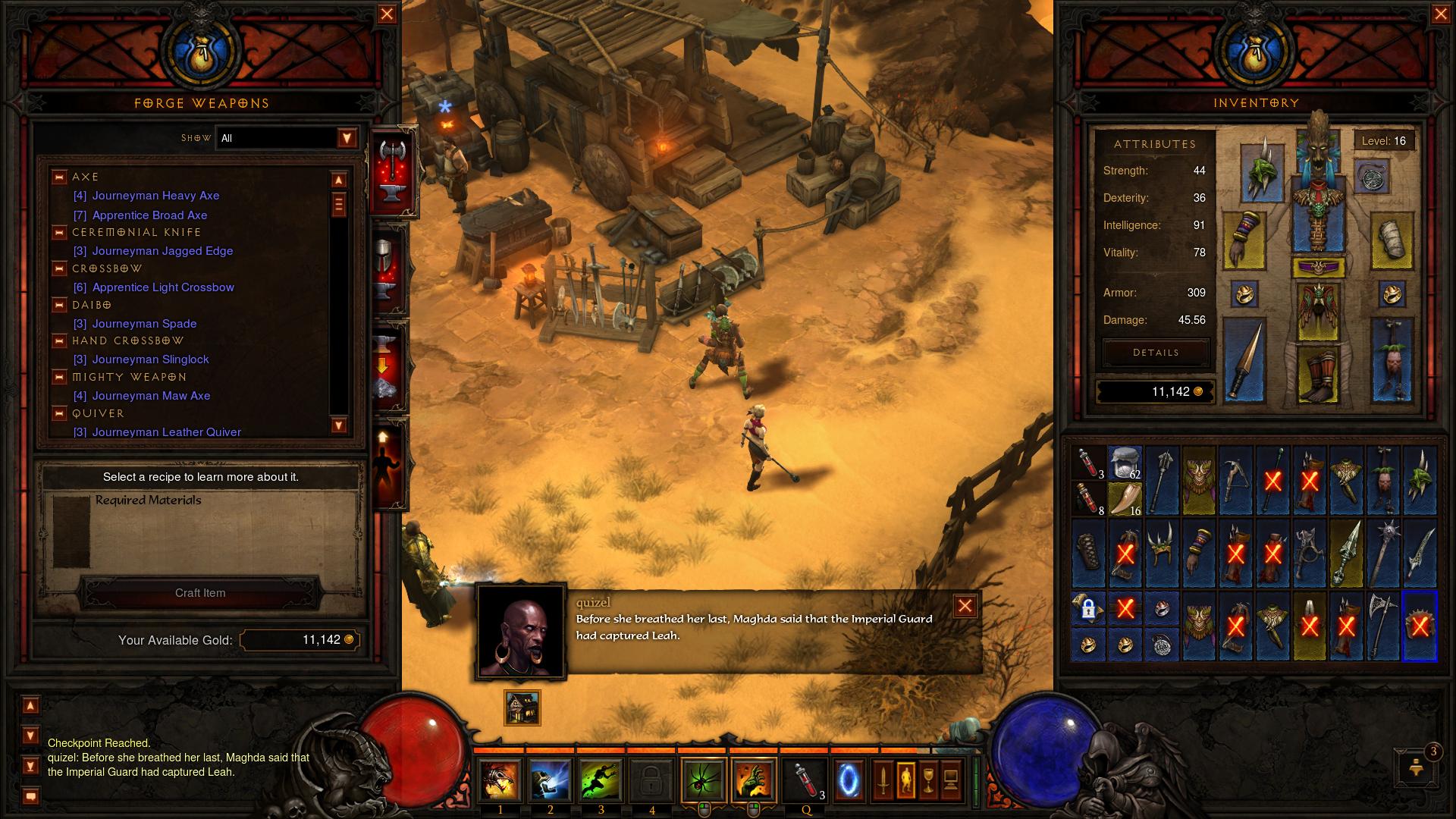
Task: Select the Journeyman Spade recipe
Action: tap(144, 324)
